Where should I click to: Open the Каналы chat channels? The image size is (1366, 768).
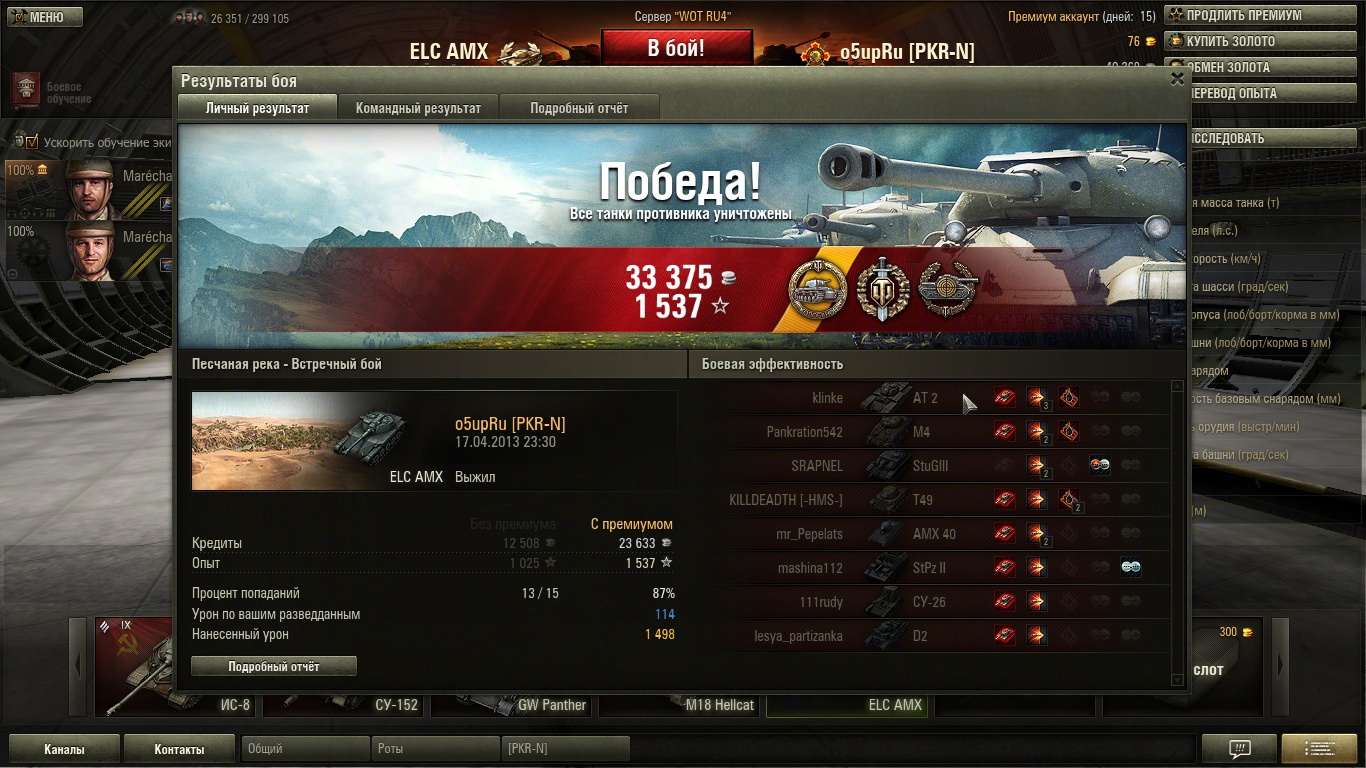[x=64, y=749]
